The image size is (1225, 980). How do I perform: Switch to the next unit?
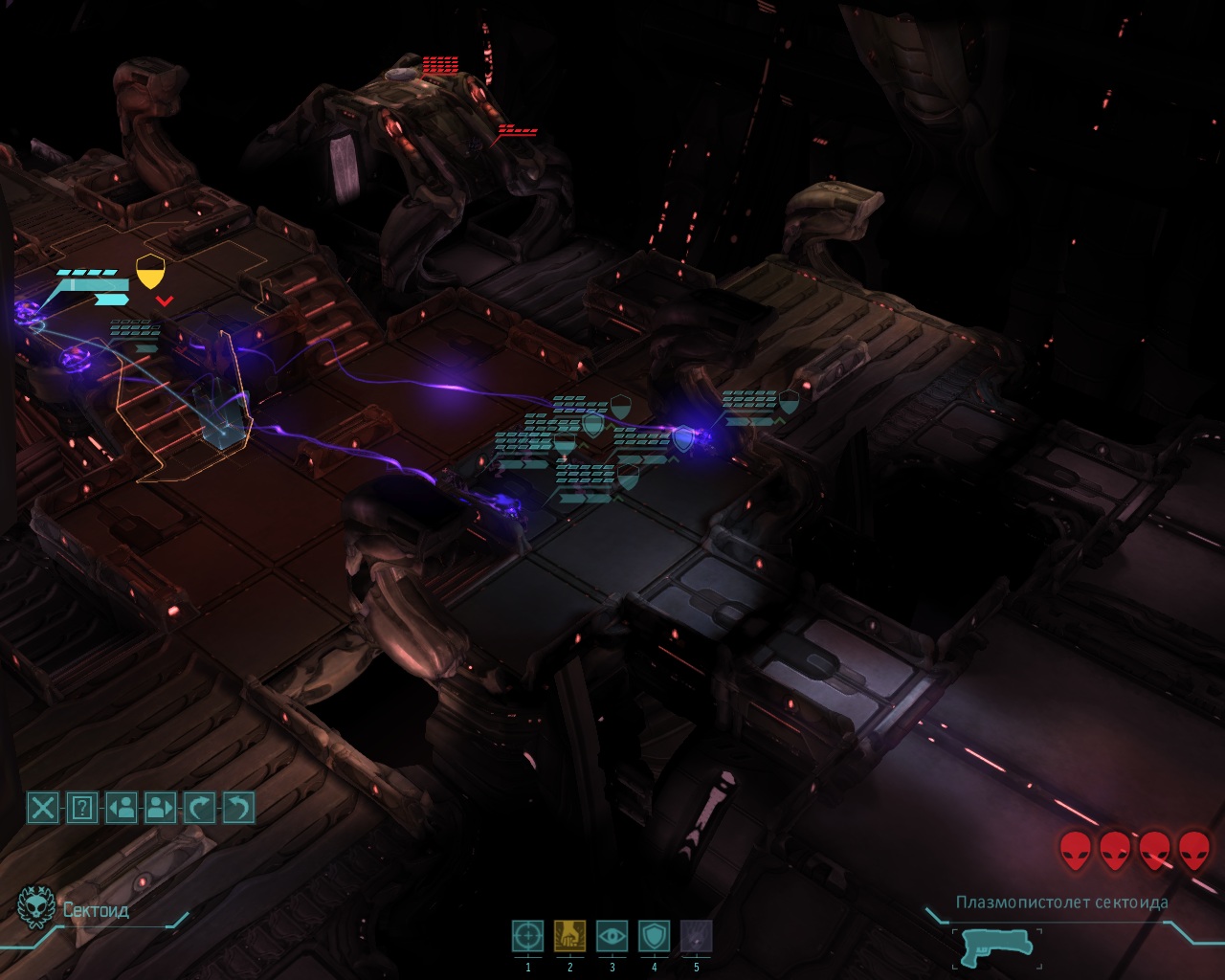coord(160,808)
